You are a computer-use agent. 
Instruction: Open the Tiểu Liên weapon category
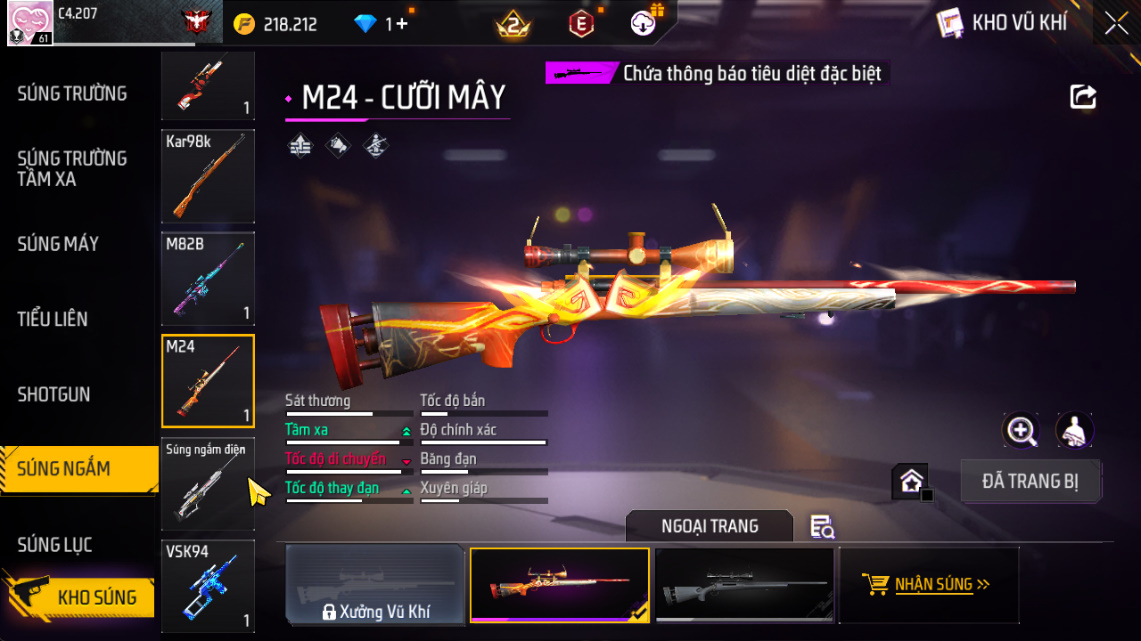52,319
